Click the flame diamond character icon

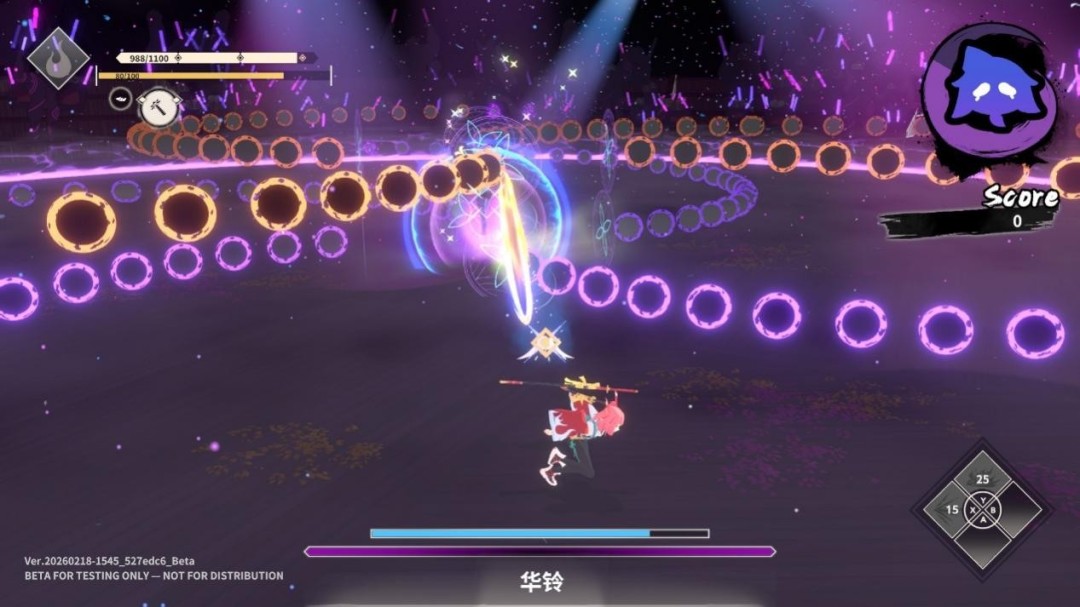click(x=58, y=57)
